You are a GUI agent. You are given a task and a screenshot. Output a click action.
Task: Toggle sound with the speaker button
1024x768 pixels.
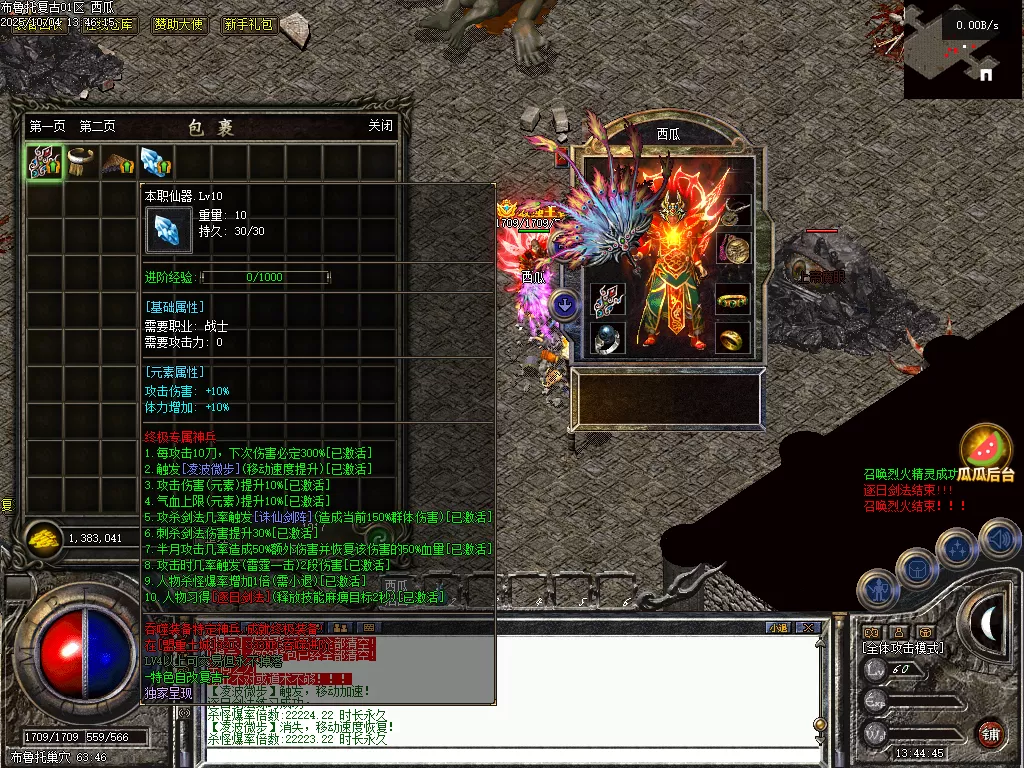point(999,540)
